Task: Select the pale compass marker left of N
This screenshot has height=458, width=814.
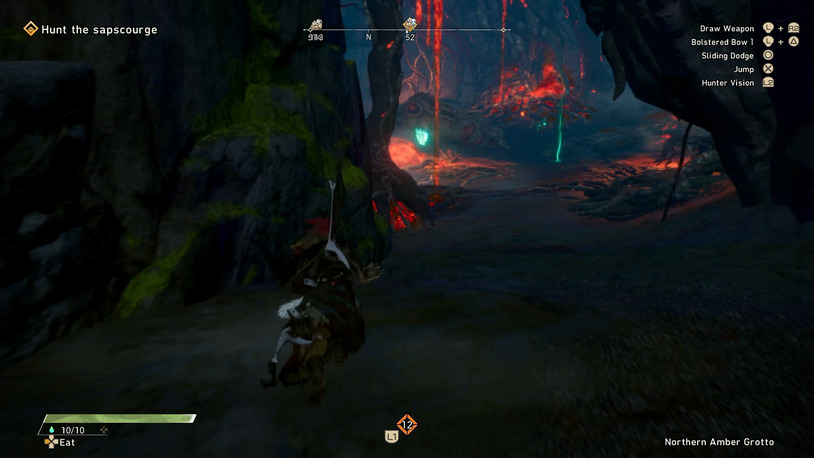Action: tap(315, 25)
